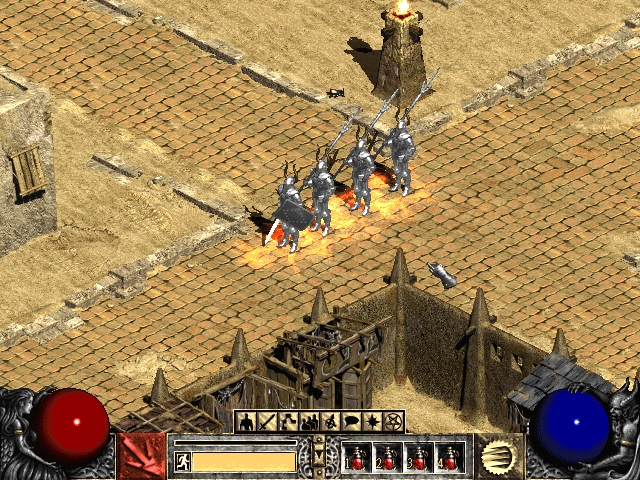Viewport: 640px width, 480px height.
Task: Open the character stats panel icon
Action: tap(244, 422)
